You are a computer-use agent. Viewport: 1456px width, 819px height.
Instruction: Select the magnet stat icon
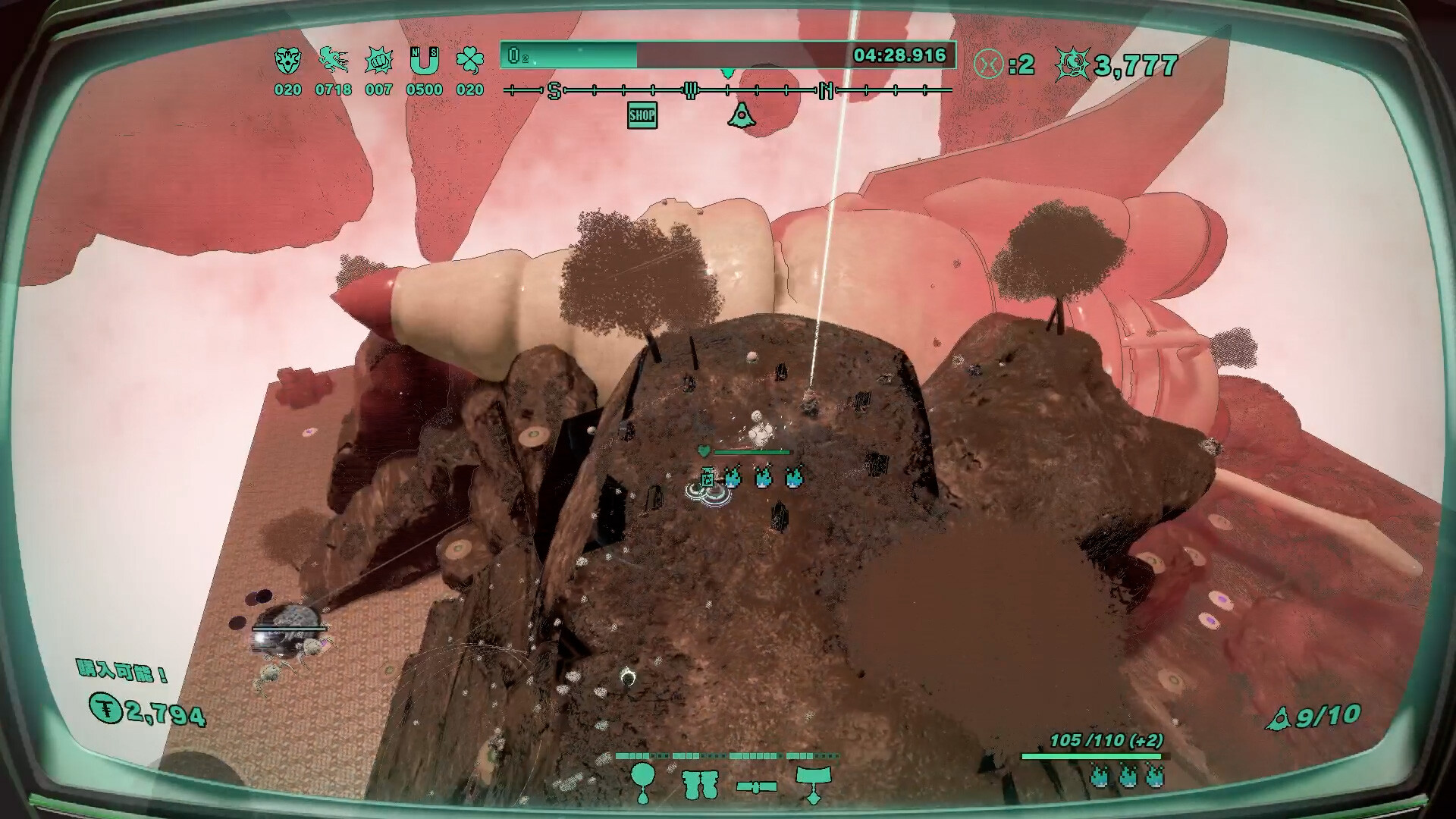(424, 60)
